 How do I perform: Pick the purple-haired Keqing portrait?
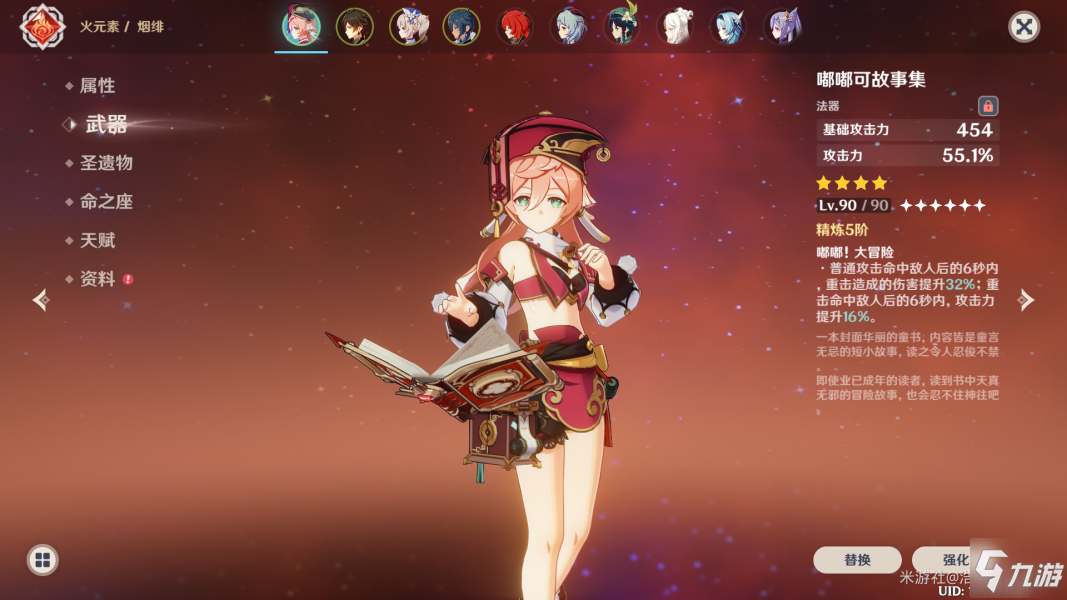782,27
